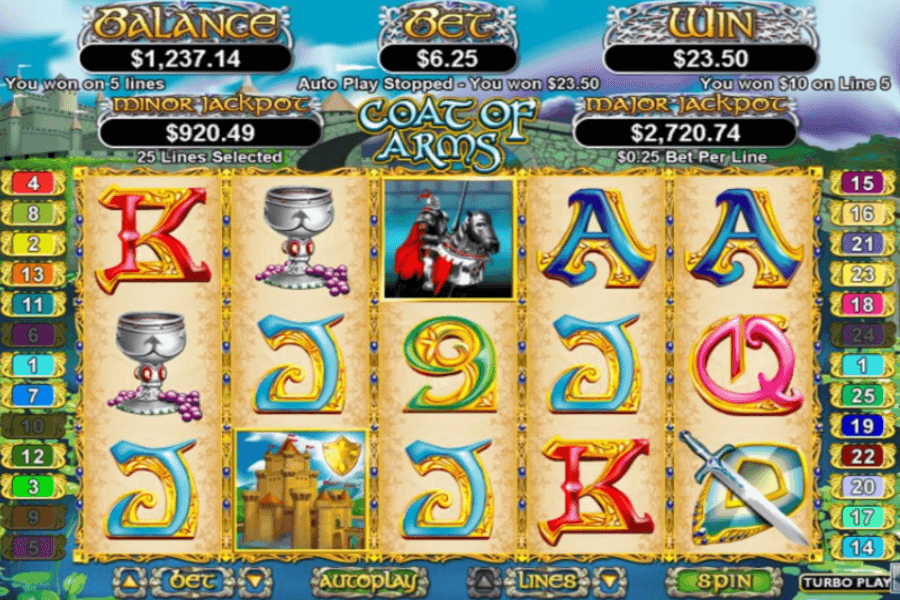Viewport: 900px width, 600px height.
Task: Spin the reels with the Spin button
Action: [x=724, y=580]
